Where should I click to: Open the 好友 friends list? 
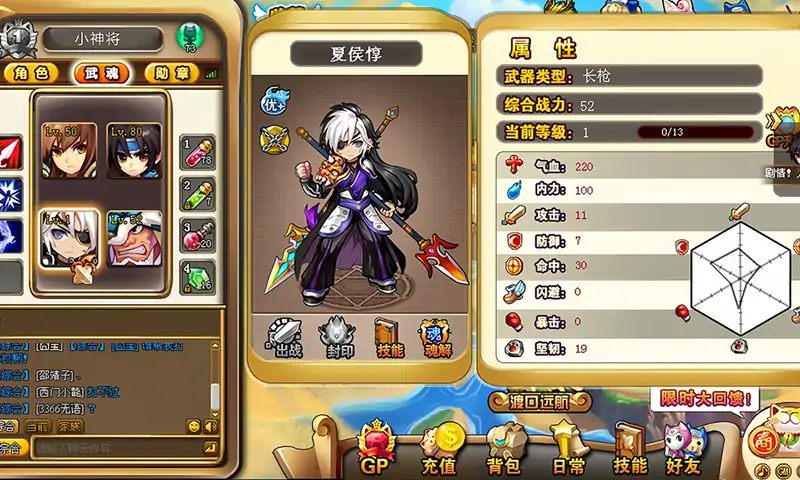(683, 449)
